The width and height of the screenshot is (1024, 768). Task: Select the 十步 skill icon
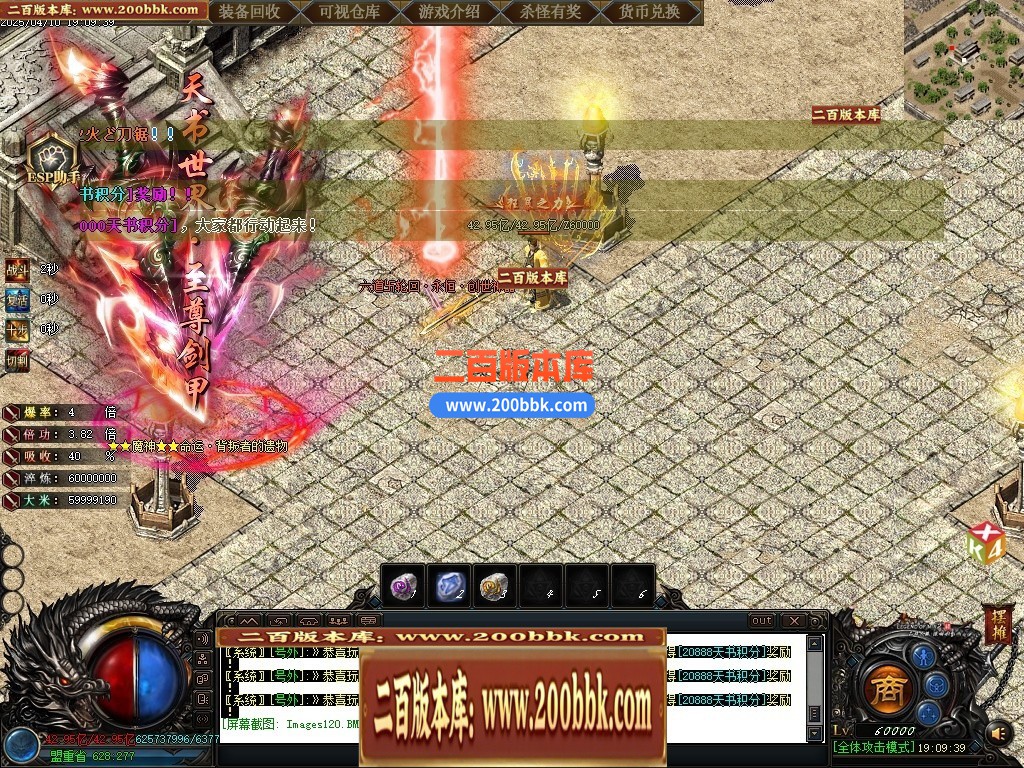point(17,329)
